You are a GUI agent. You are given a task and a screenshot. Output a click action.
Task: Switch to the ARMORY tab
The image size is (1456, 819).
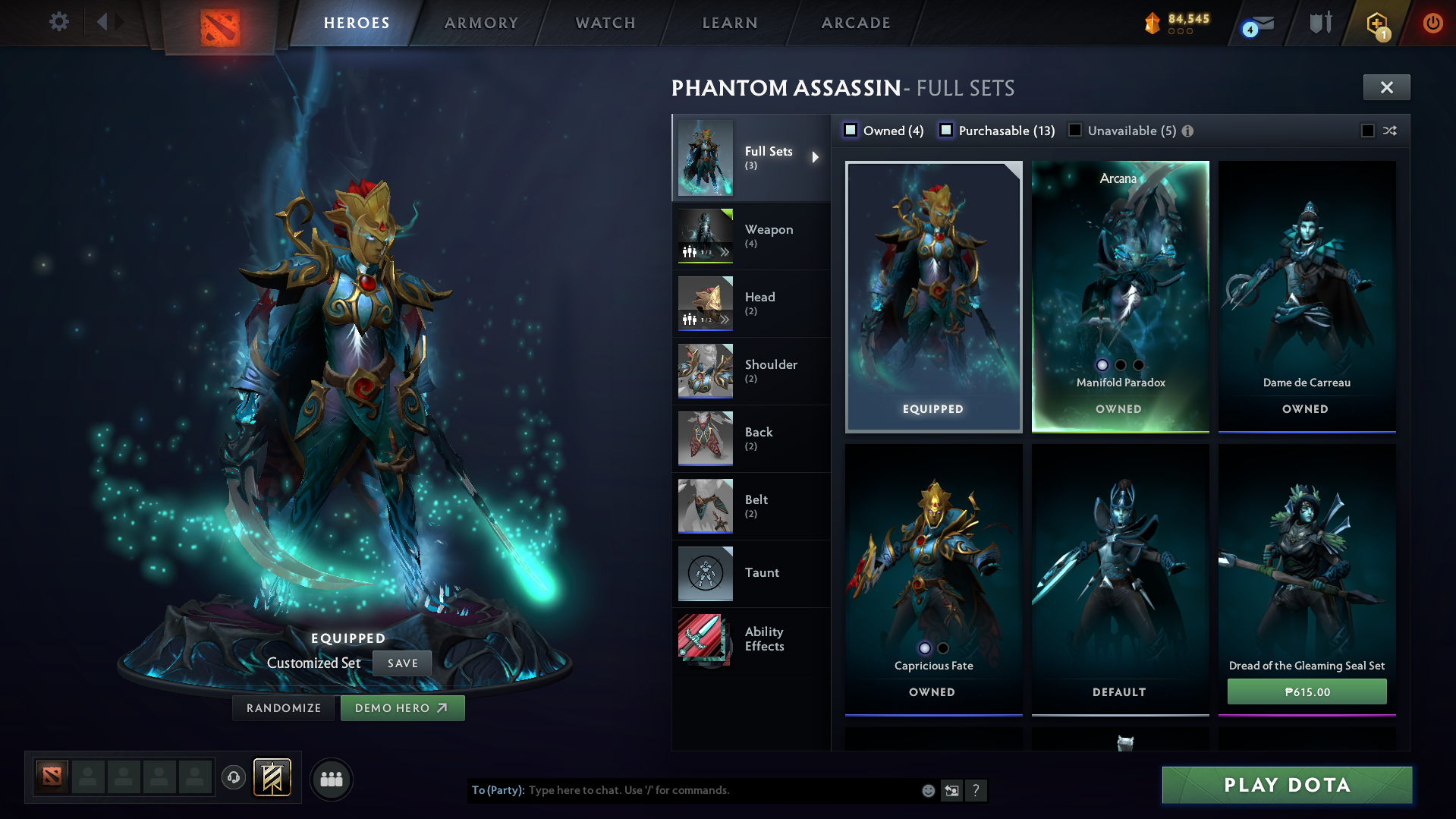[x=480, y=23]
